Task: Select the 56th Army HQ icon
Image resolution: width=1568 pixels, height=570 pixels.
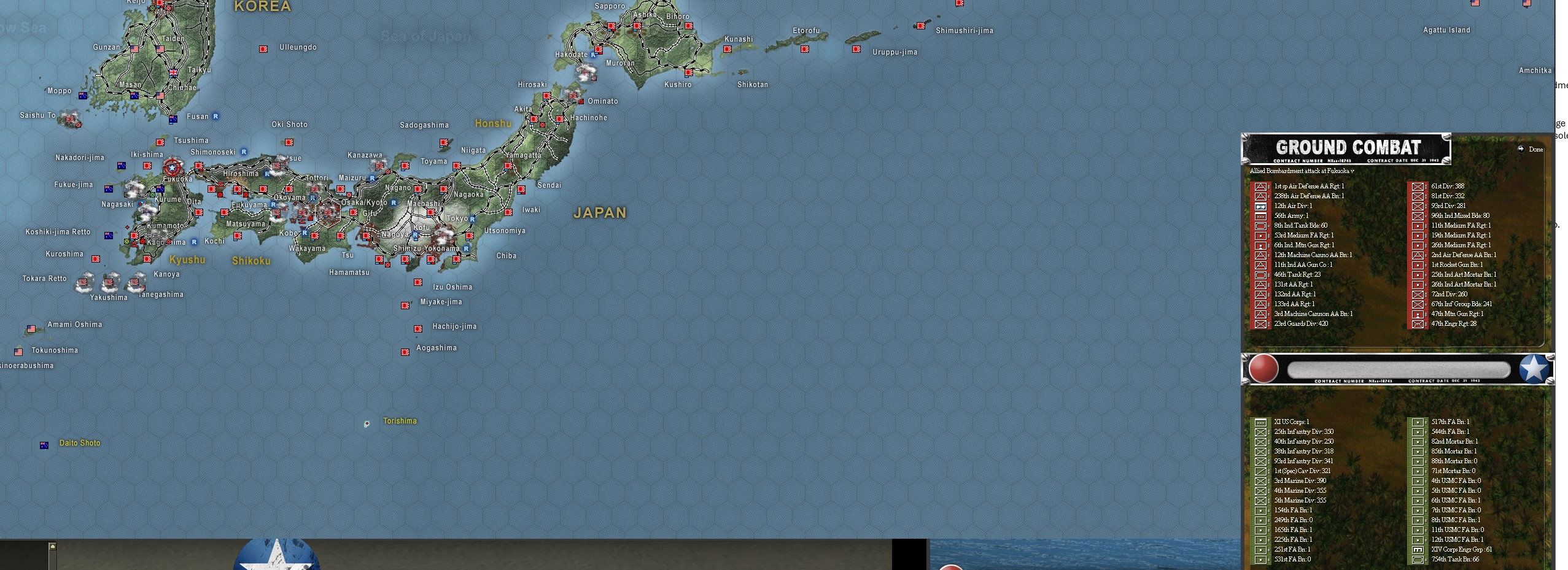Action: point(1261,215)
